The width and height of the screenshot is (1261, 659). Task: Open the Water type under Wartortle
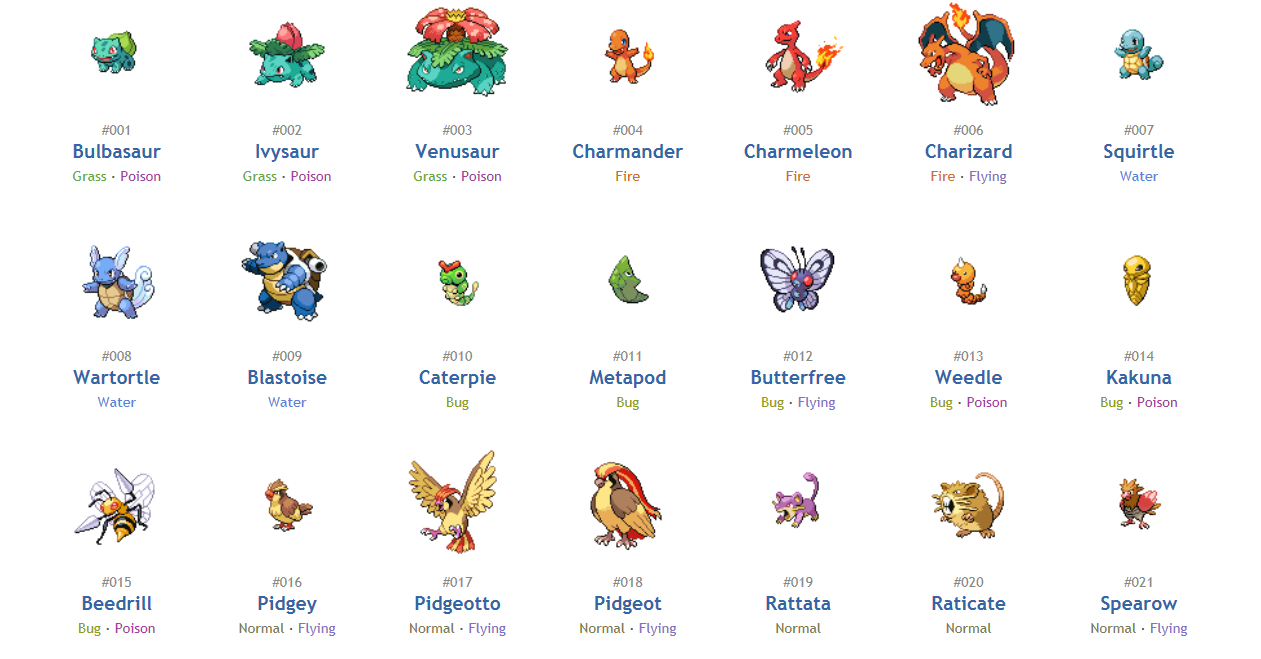[116, 403]
